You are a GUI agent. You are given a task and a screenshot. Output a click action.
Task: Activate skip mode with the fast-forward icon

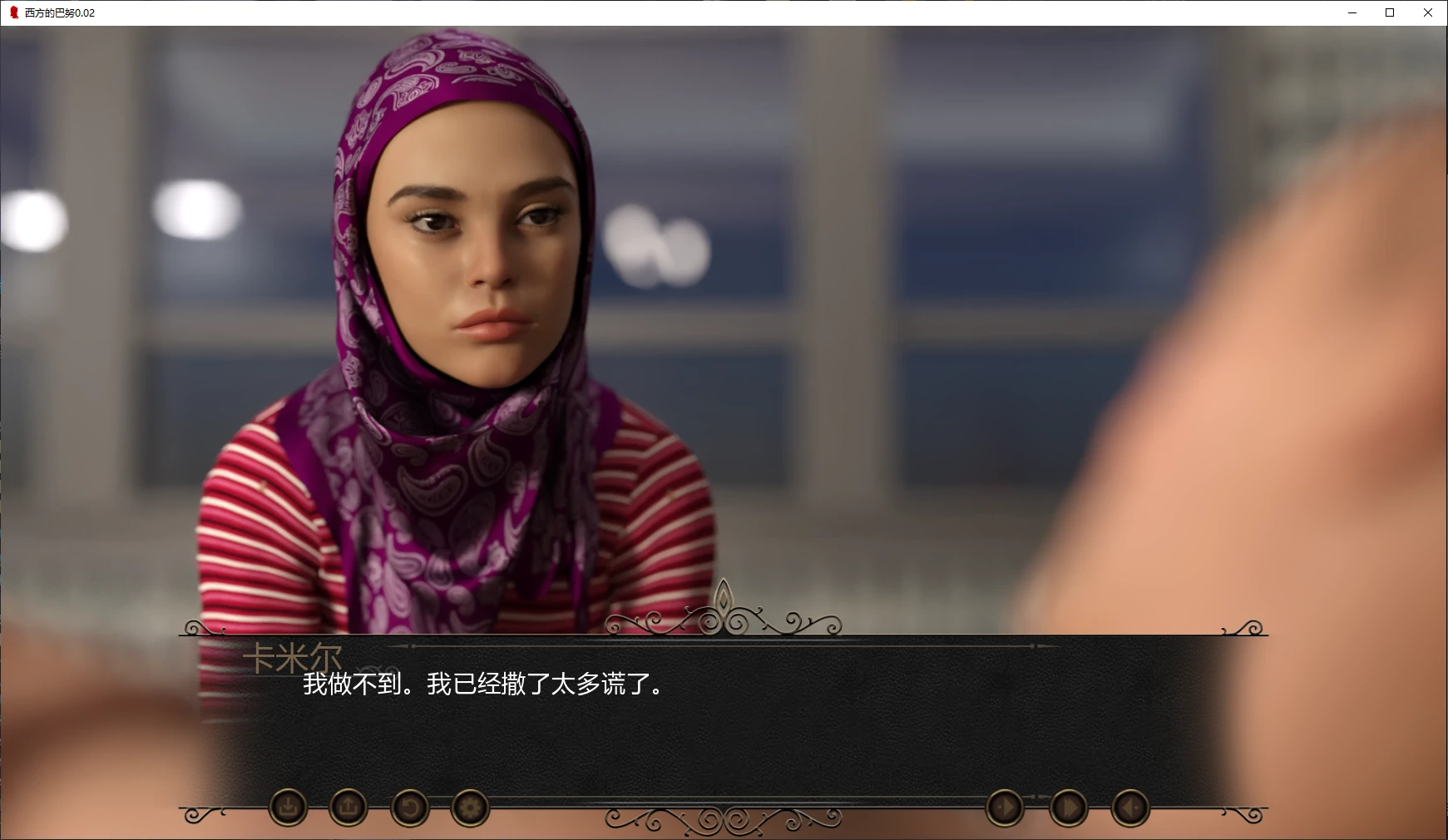pyautogui.click(x=1067, y=808)
